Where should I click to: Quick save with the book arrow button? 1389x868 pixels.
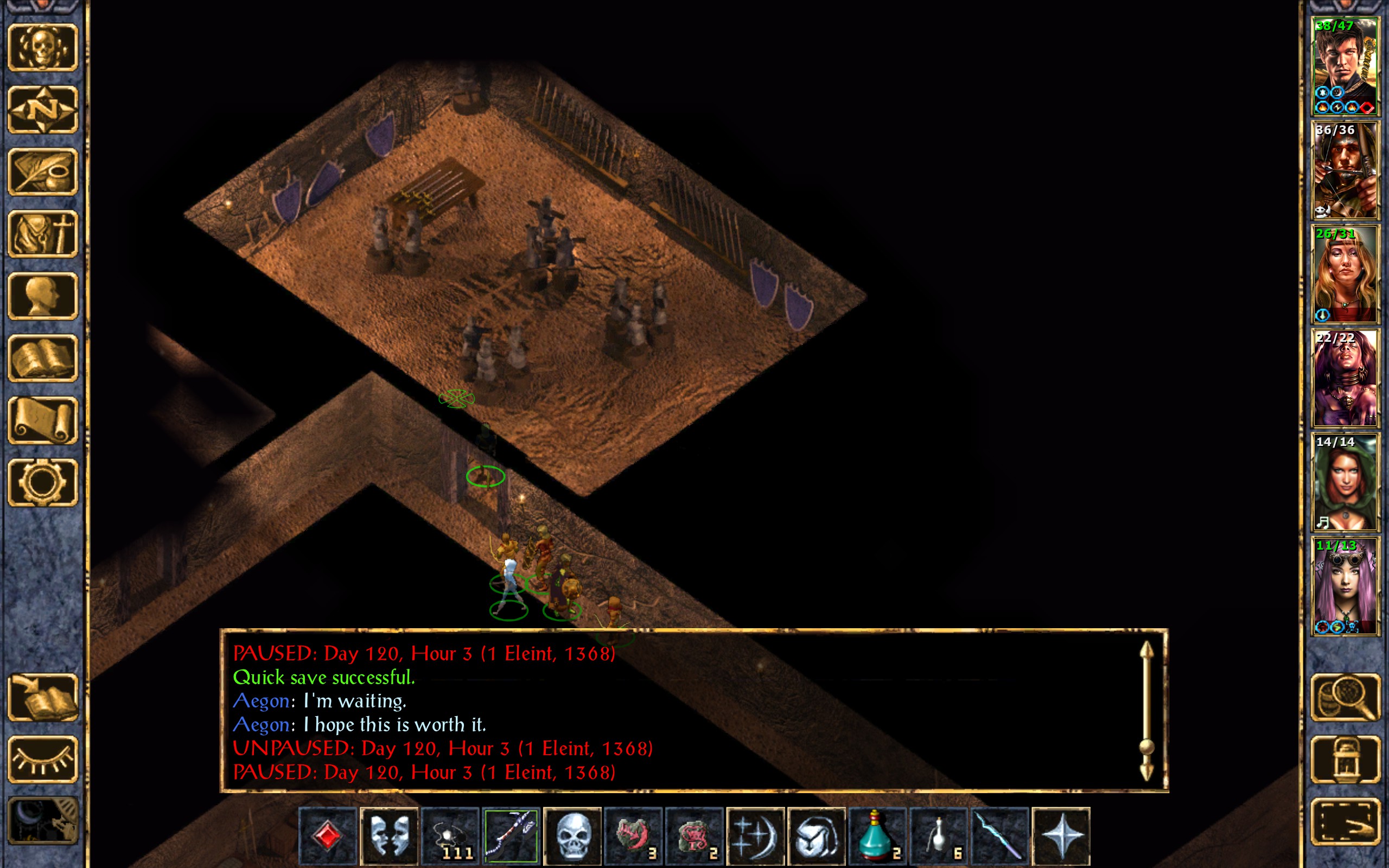point(43,697)
